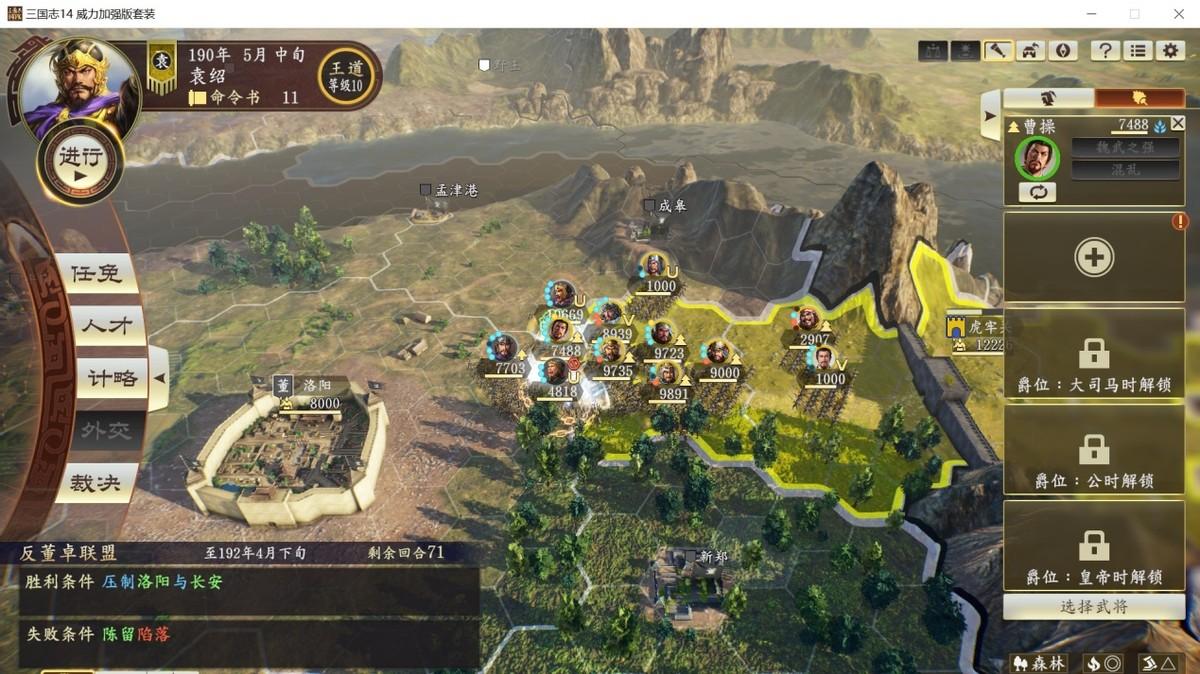Screen dimensions: 1200x674
Task: Toggle the spyglass view button
Action: click(997, 51)
